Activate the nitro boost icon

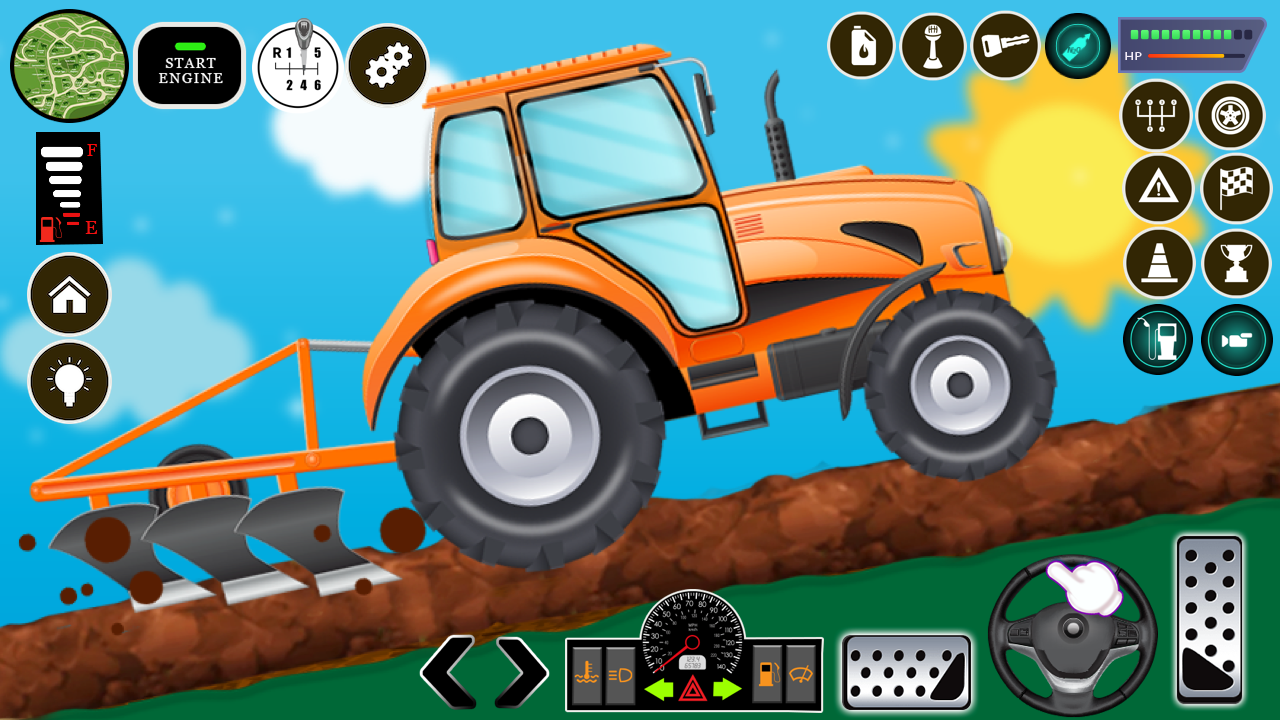pos(1077,45)
